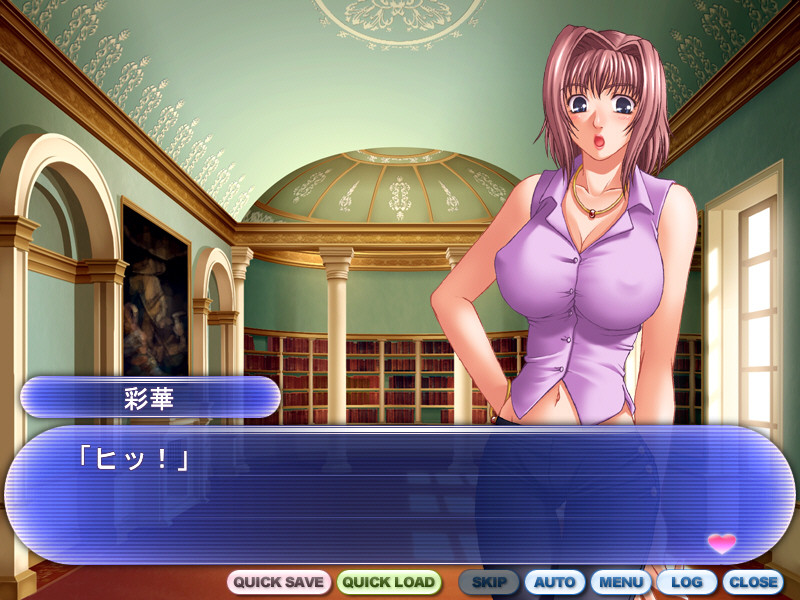Open the MENU button
This screenshot has height=600, width=800.
click(621, 582)
